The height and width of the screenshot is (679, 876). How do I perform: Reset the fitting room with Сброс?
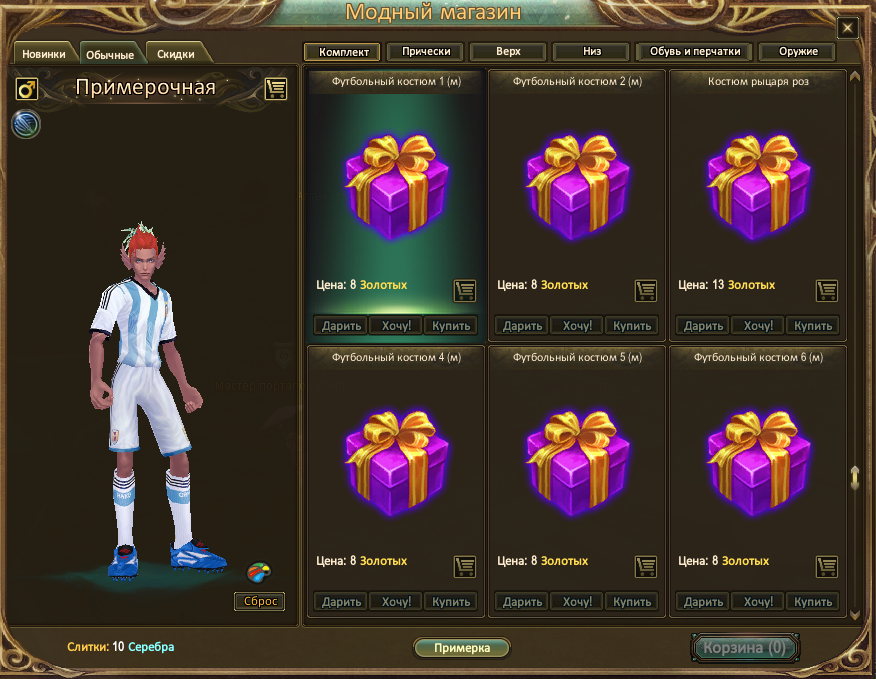[259, 601]
